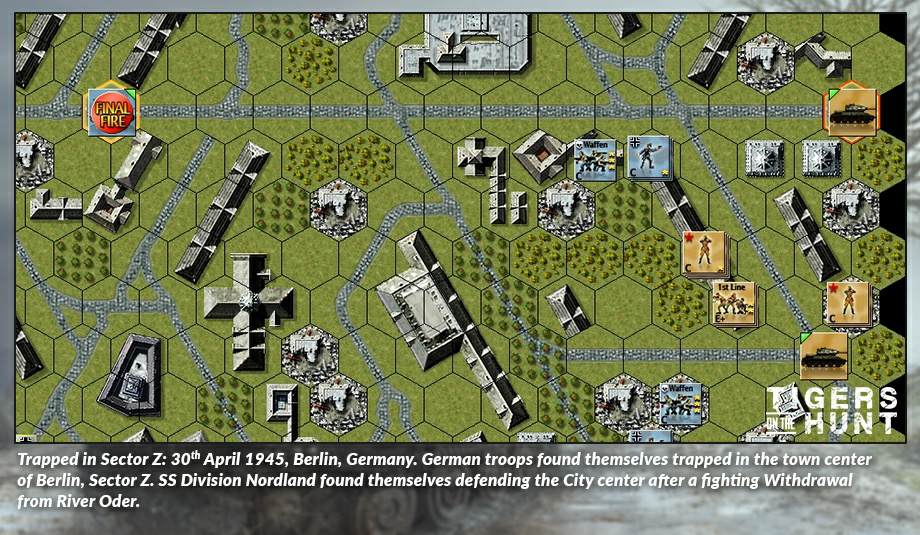Image resolution: width=920 pixels, height=535 pixels.
Task: Select the Waffen squad next to the Tigers logo
Action: click(678, 399)
